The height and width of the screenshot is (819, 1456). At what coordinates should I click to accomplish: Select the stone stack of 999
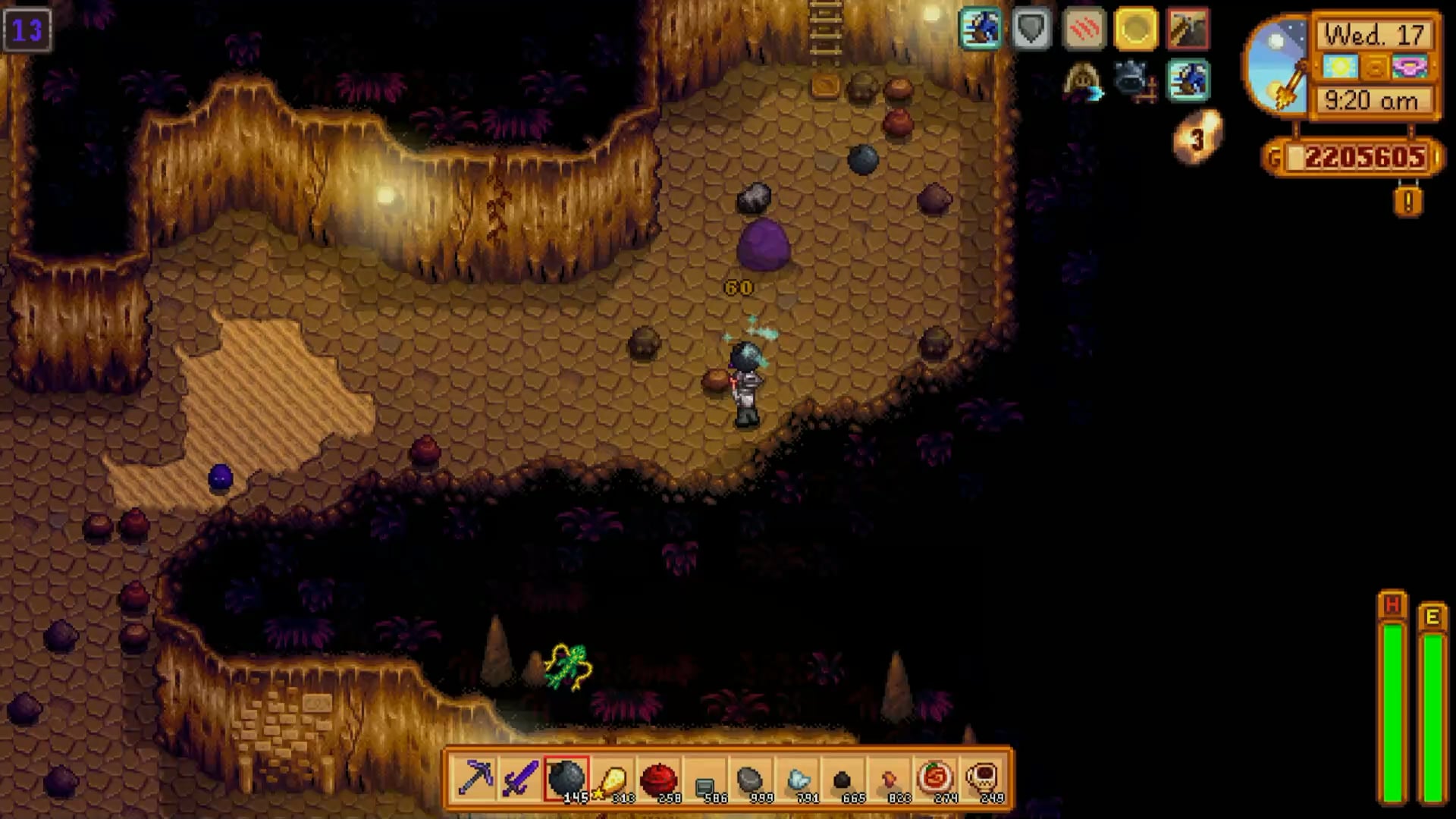click(749, 778)
